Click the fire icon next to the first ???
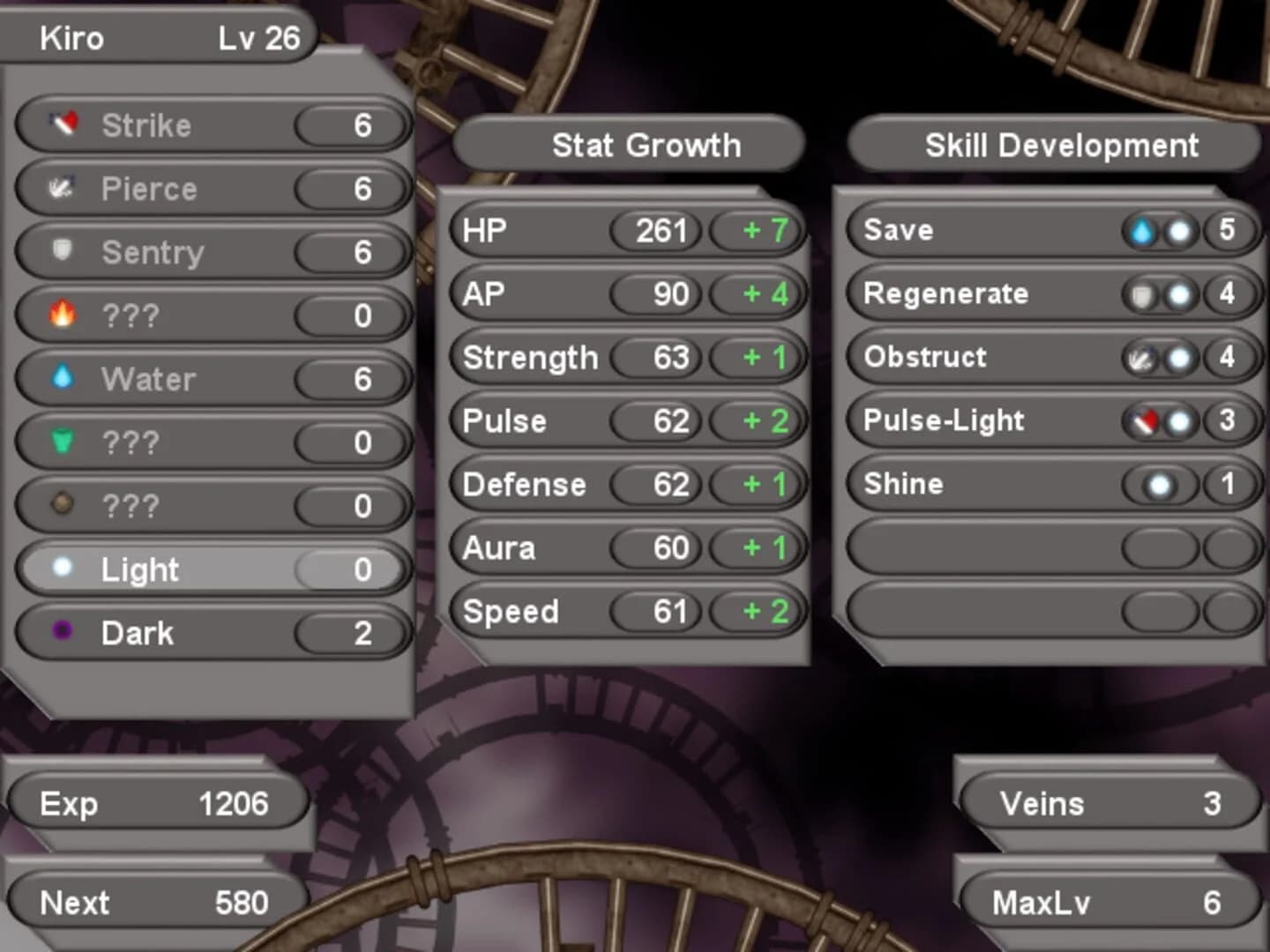The image size is (1270, 952). (x=62, y=315)
